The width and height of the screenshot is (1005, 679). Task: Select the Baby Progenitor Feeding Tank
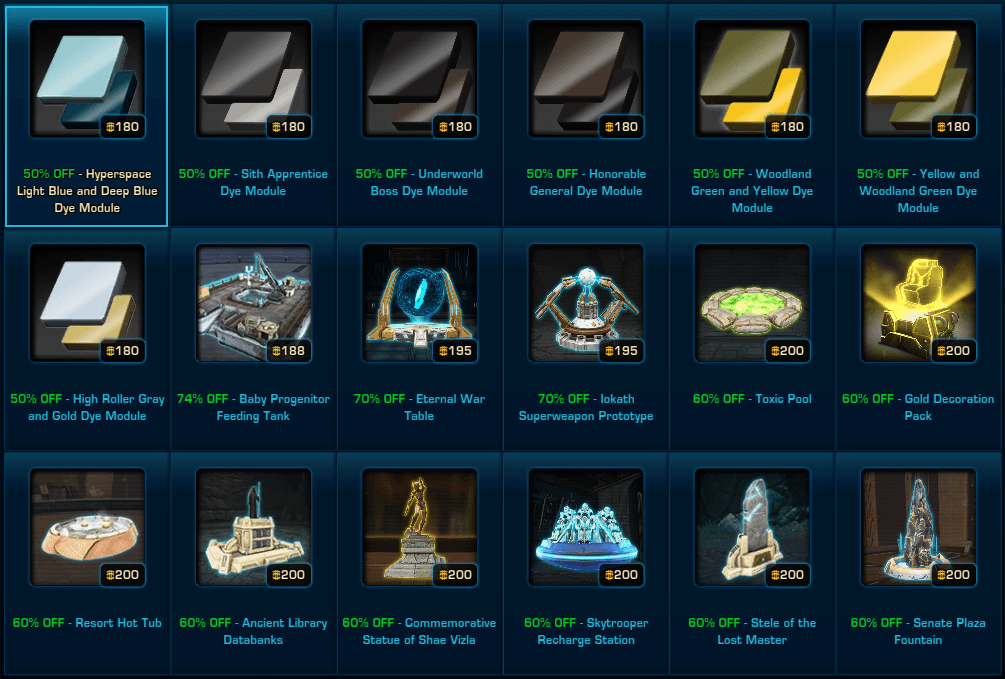pos(253,304)
